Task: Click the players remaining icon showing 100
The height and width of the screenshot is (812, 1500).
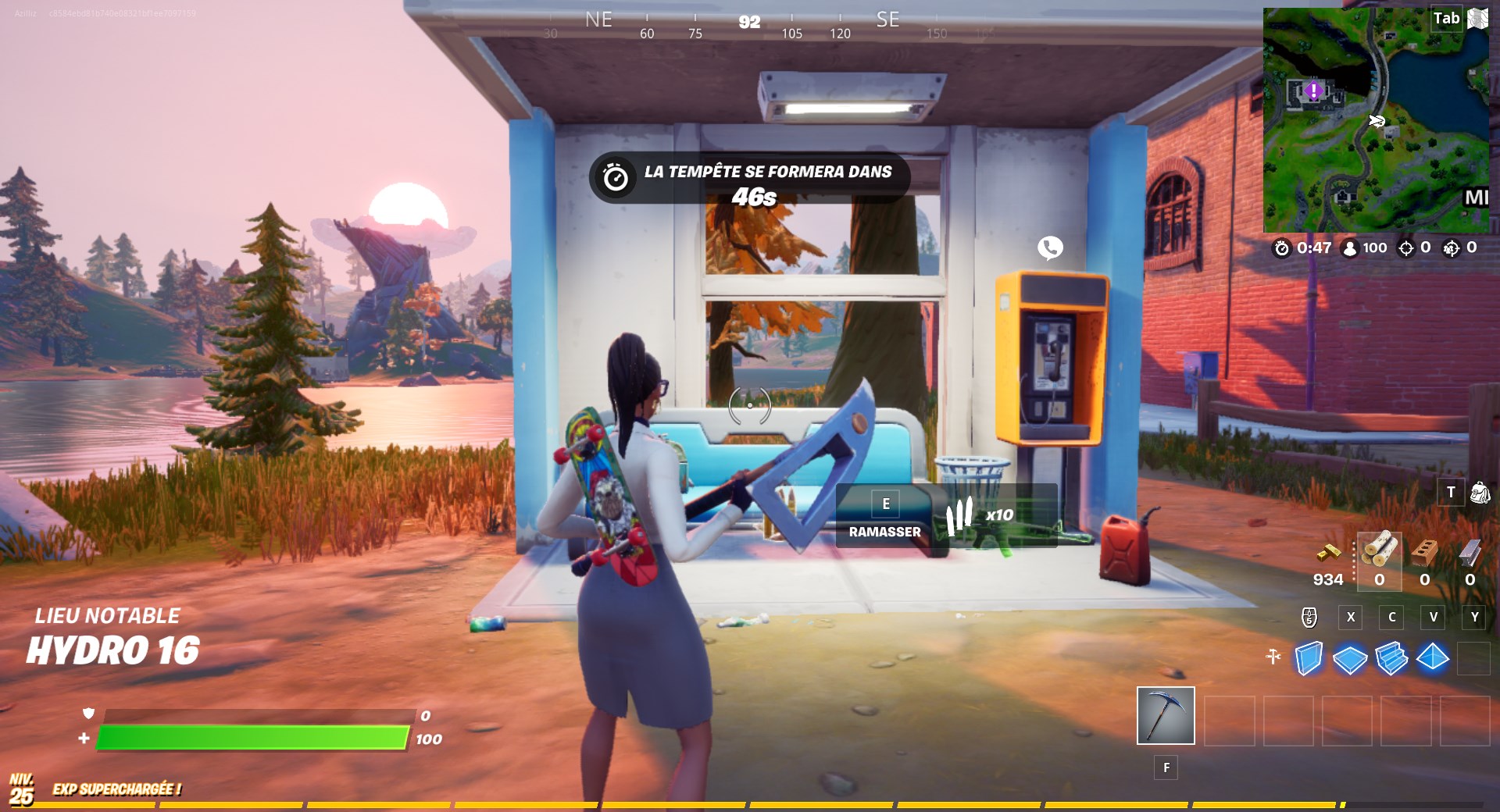Action: [1350, 248]
